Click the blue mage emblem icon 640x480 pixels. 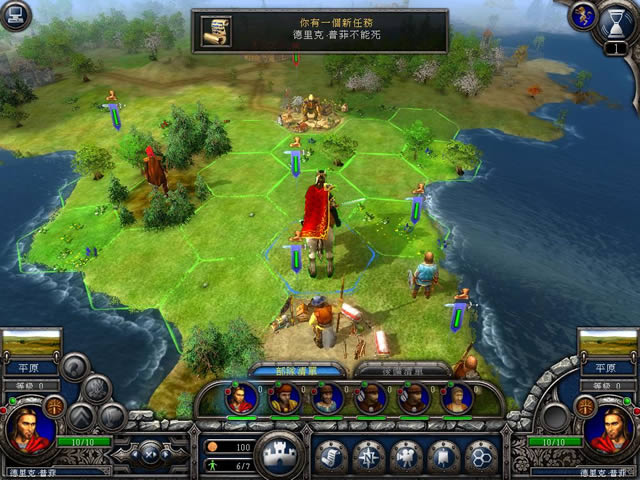tap(583, 14)
